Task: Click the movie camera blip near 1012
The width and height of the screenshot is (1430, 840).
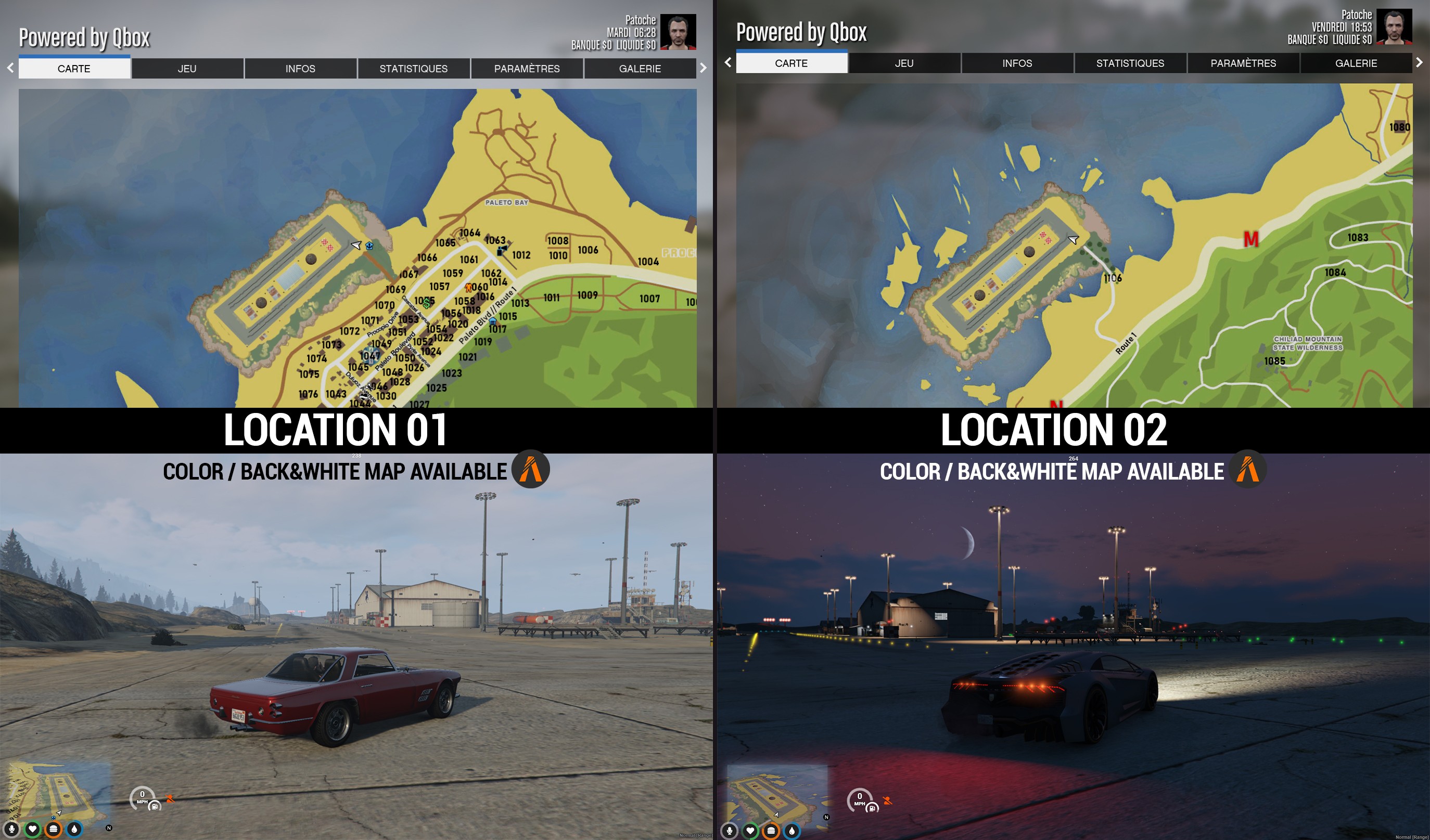Action: pyautogui.click(x=502, y=251)
